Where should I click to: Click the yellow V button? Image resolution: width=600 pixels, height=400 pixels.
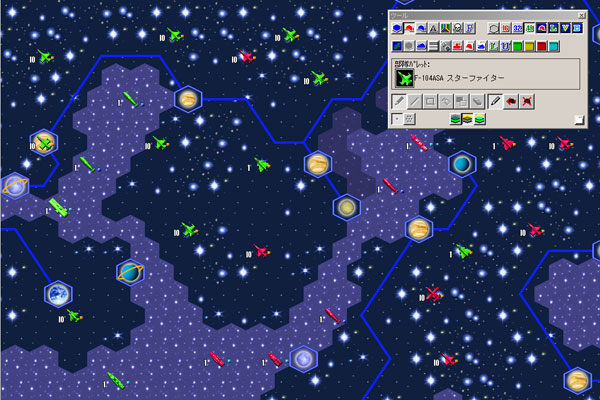pos(565,28)
